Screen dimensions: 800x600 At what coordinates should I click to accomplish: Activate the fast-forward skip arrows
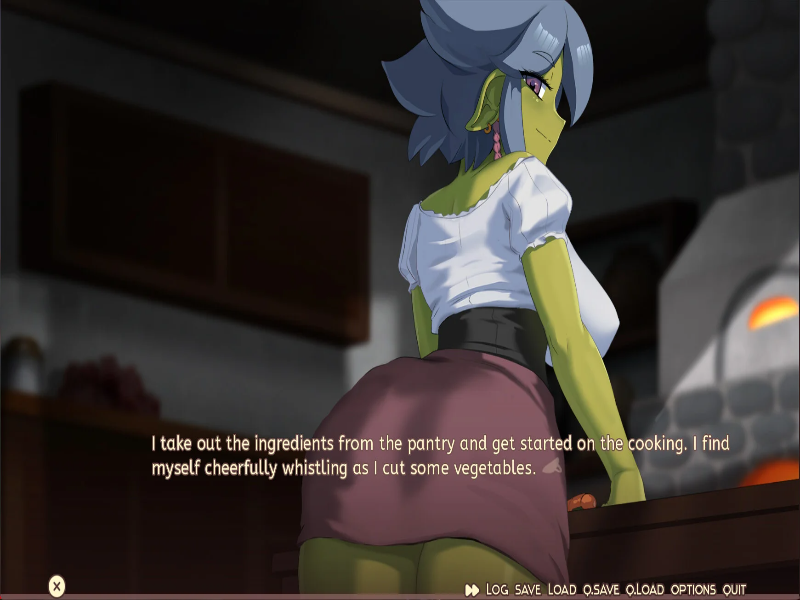tap(472, 590)
